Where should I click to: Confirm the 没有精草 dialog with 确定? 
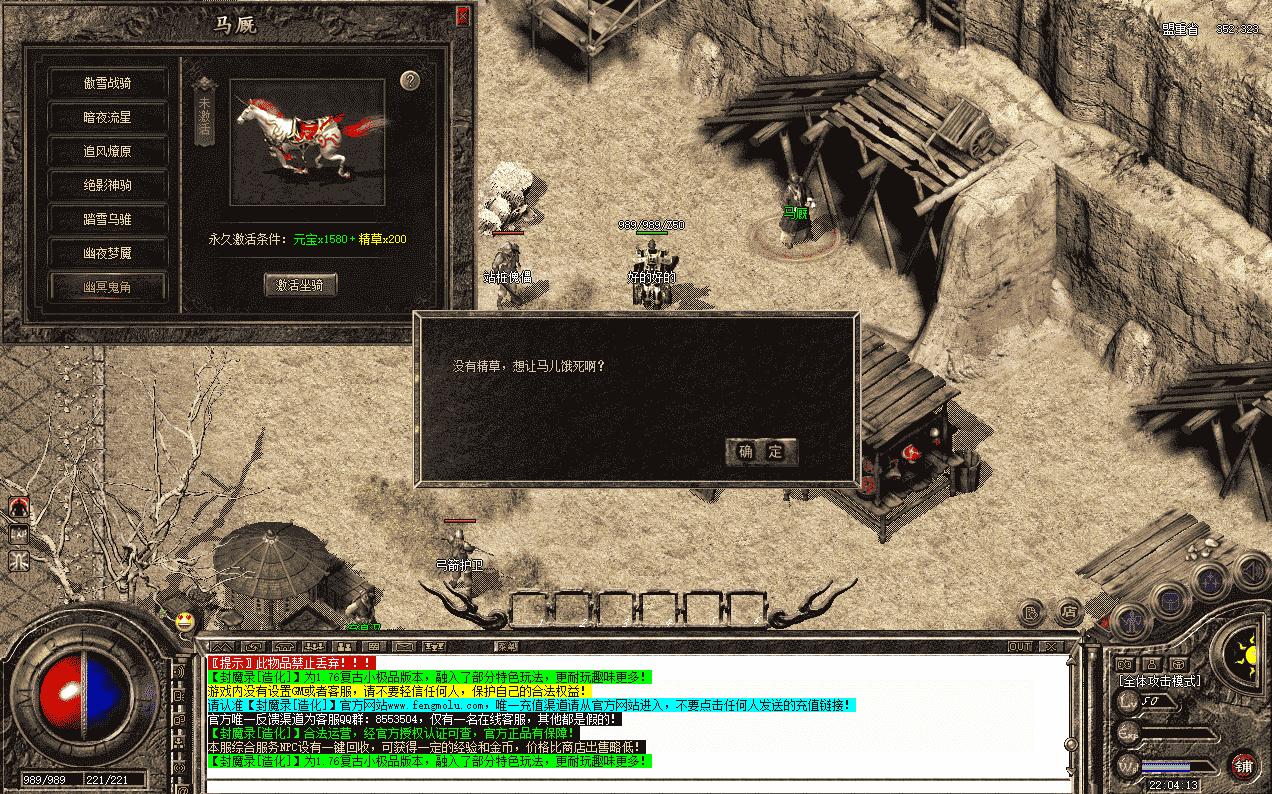coord(761,452)
